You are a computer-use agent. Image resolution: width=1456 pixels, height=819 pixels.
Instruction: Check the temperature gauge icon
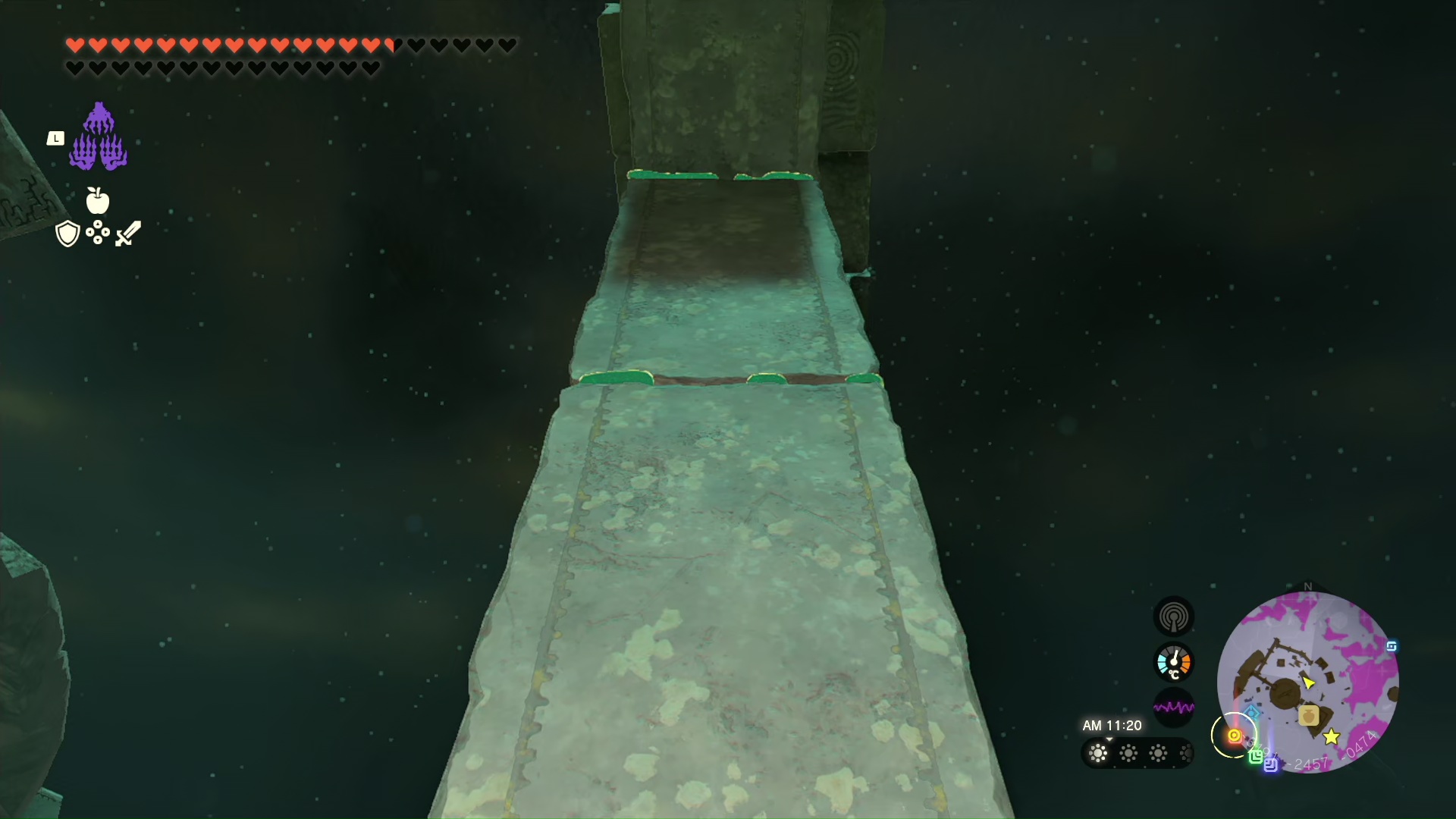coord(1173,663)
